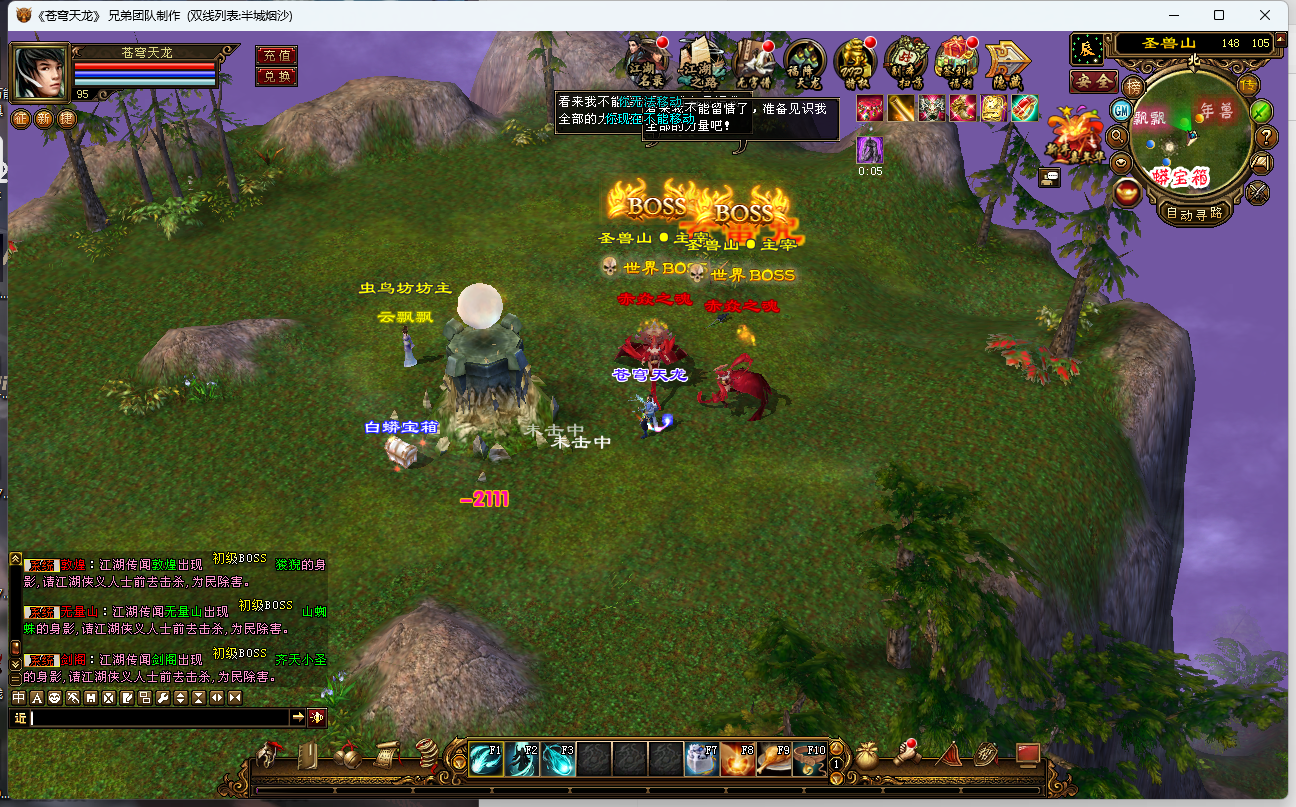1296x807 pixels.
Task: Maximize the game window
Action: click(1219, 15)
